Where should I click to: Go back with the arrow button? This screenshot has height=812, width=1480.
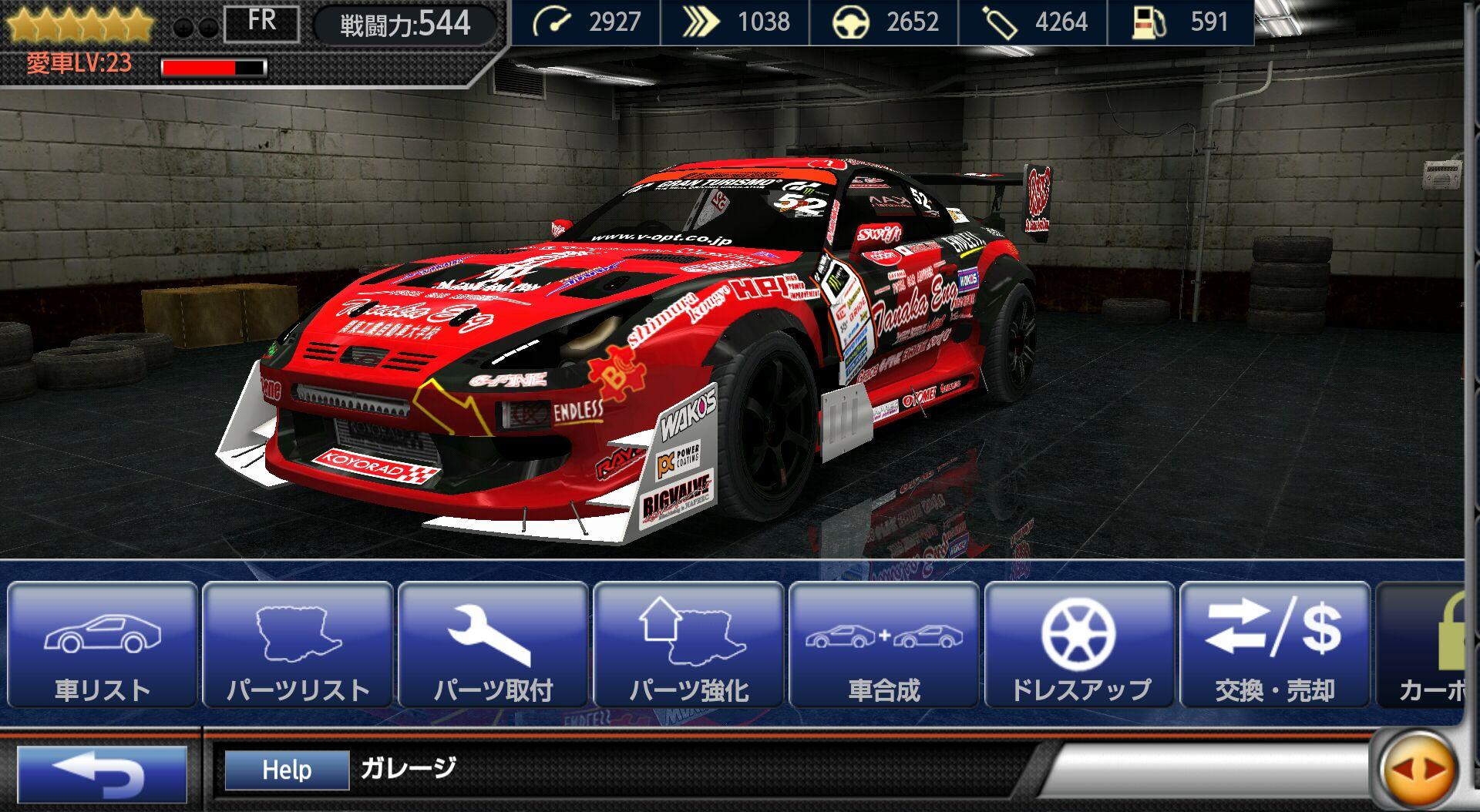point(102,773)
